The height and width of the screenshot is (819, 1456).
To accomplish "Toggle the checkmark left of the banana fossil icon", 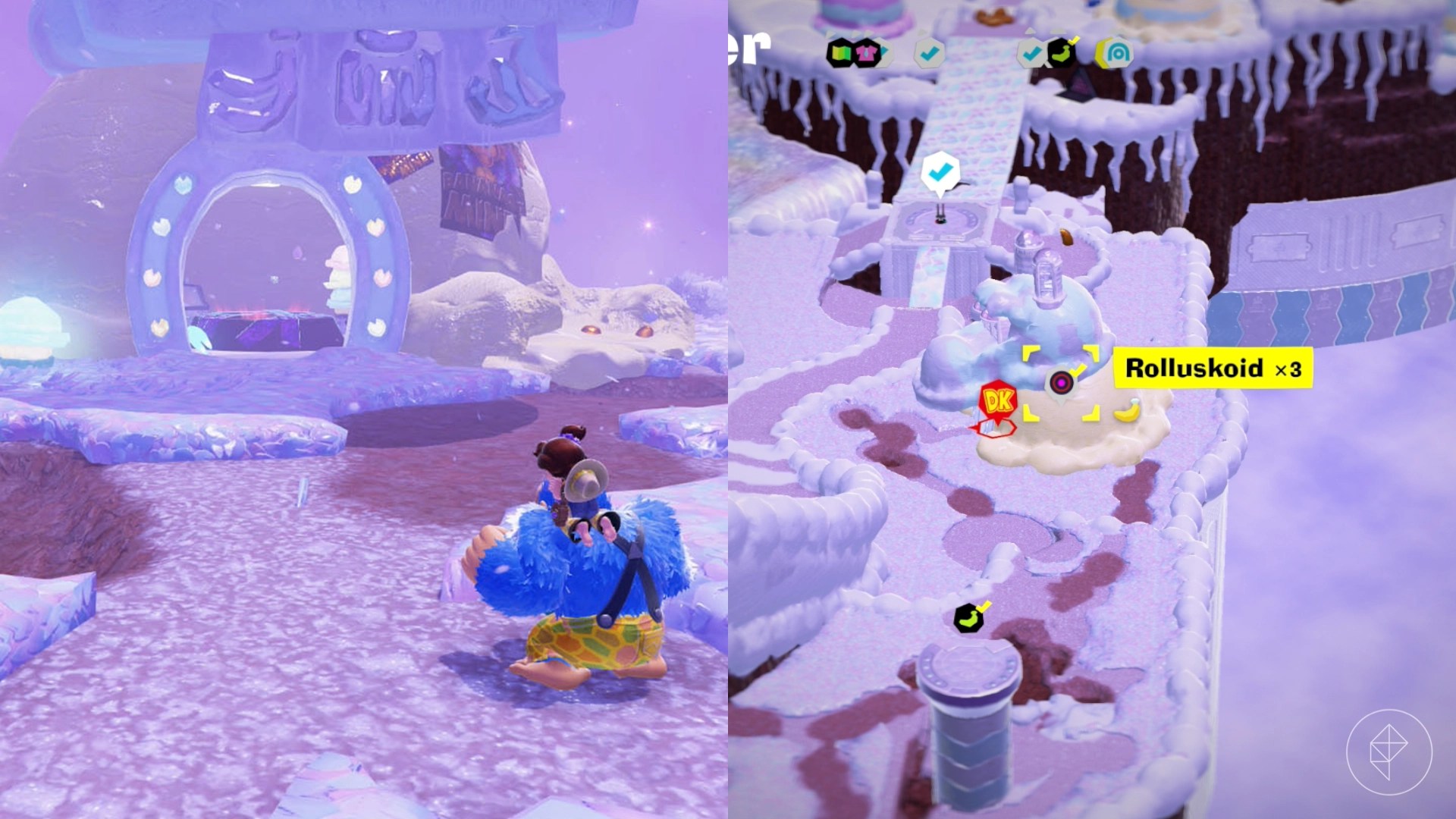I will tap(1031, 55).
